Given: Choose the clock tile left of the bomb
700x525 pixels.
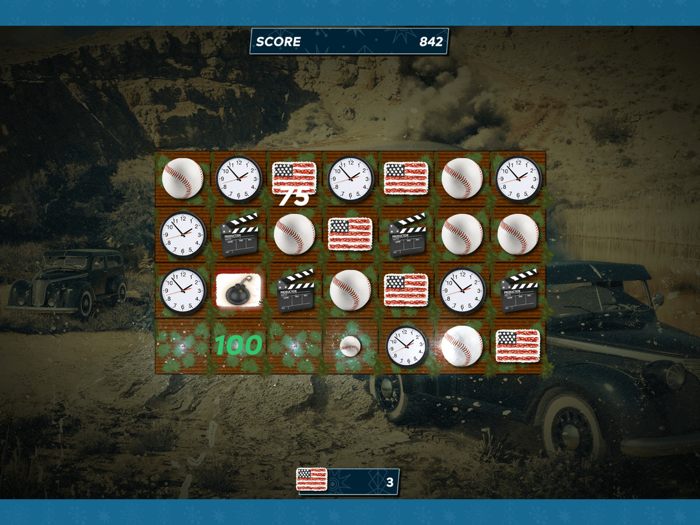Looking at the screenshot, I should click(x=183, y=290).
